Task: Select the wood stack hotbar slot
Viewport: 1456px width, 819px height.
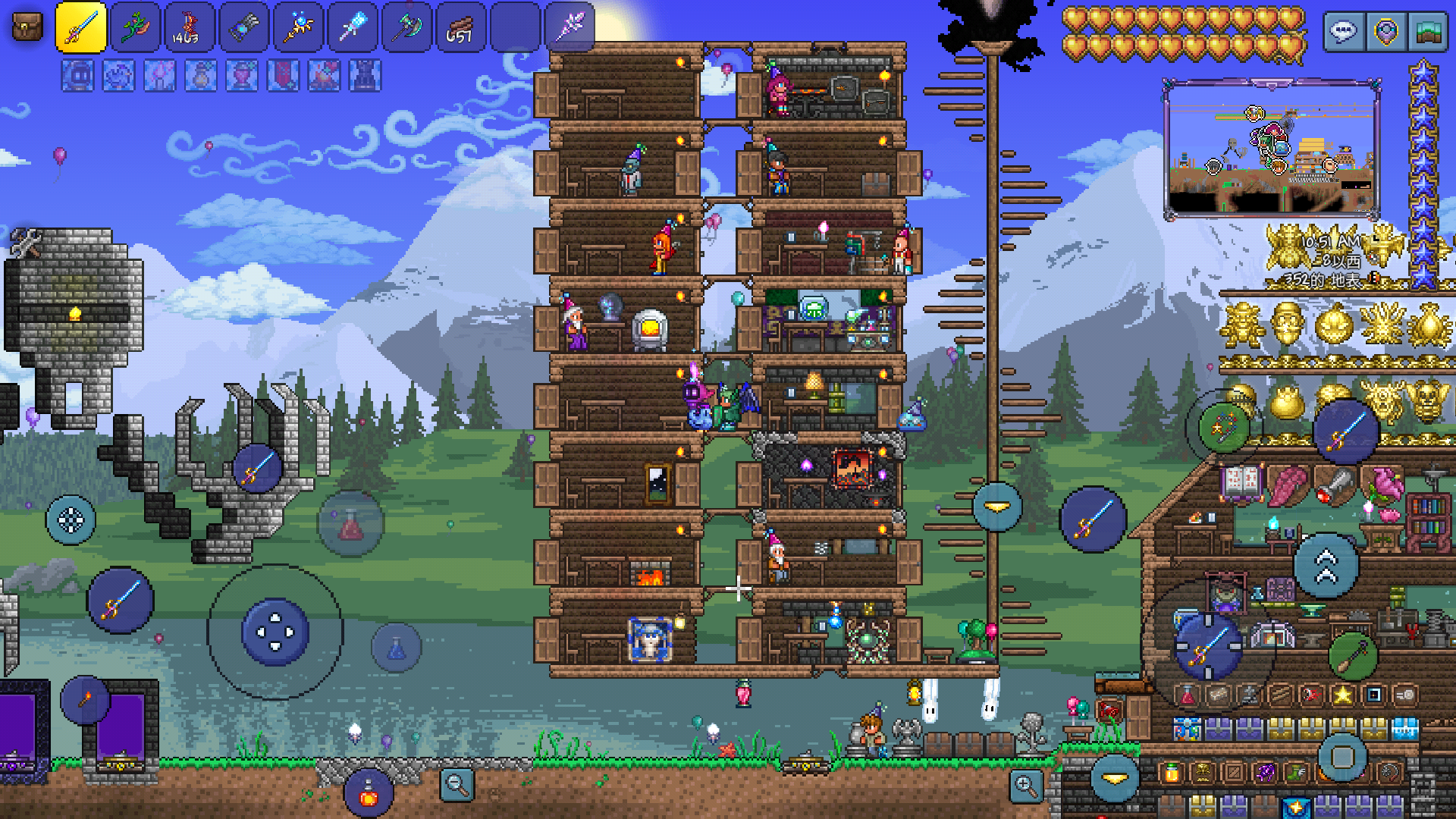Action: pos(460,28)
